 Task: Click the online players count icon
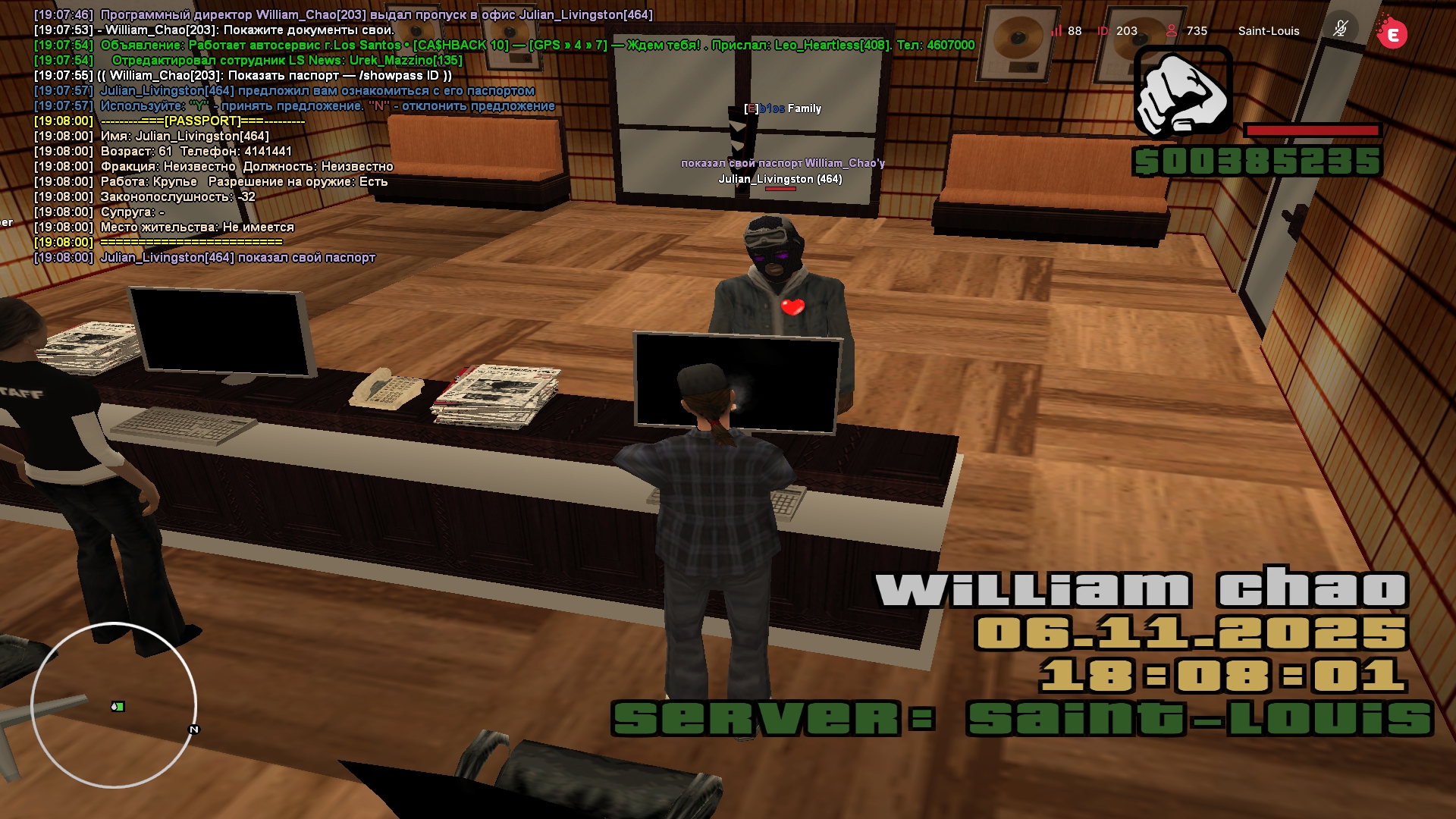coord(1172,30)
